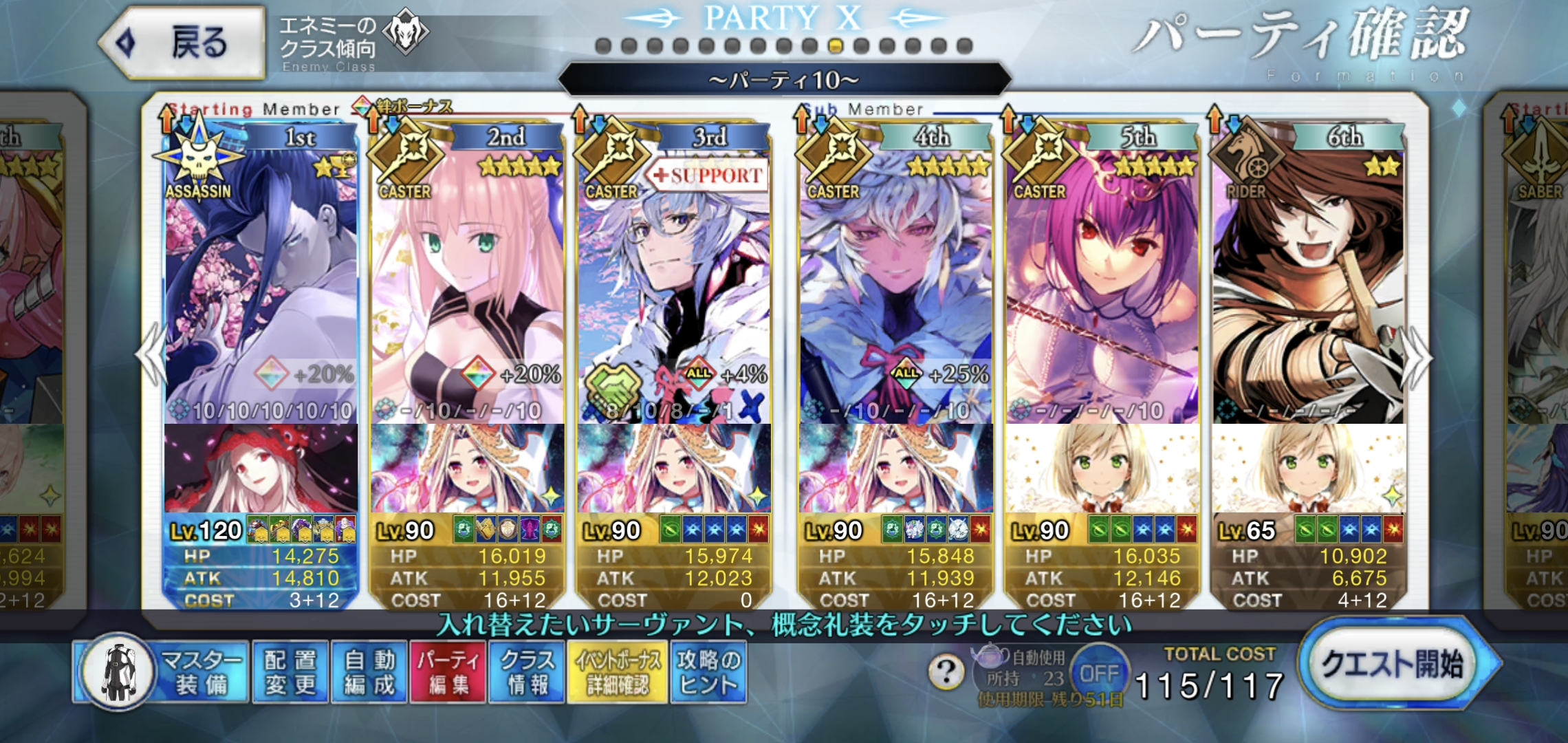Image resolution: width=1568 pixels, height=743 pixels.
Task: Choose 自動編成 auto formation
Action: [x=369, y=672]
